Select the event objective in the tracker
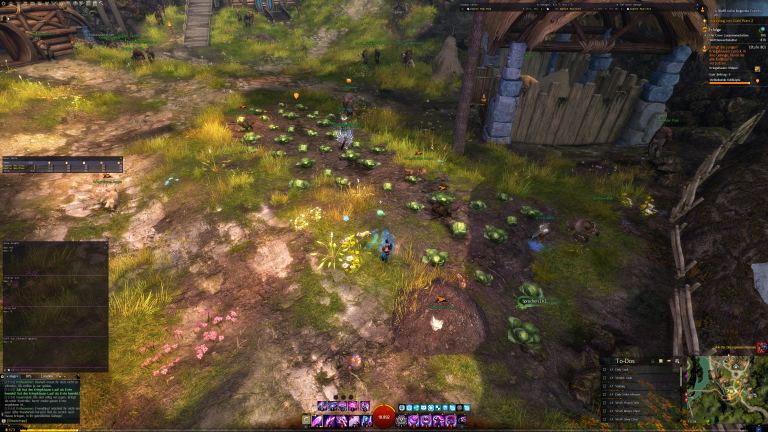This screenshot has width=768, height=432. coord(722,50)
